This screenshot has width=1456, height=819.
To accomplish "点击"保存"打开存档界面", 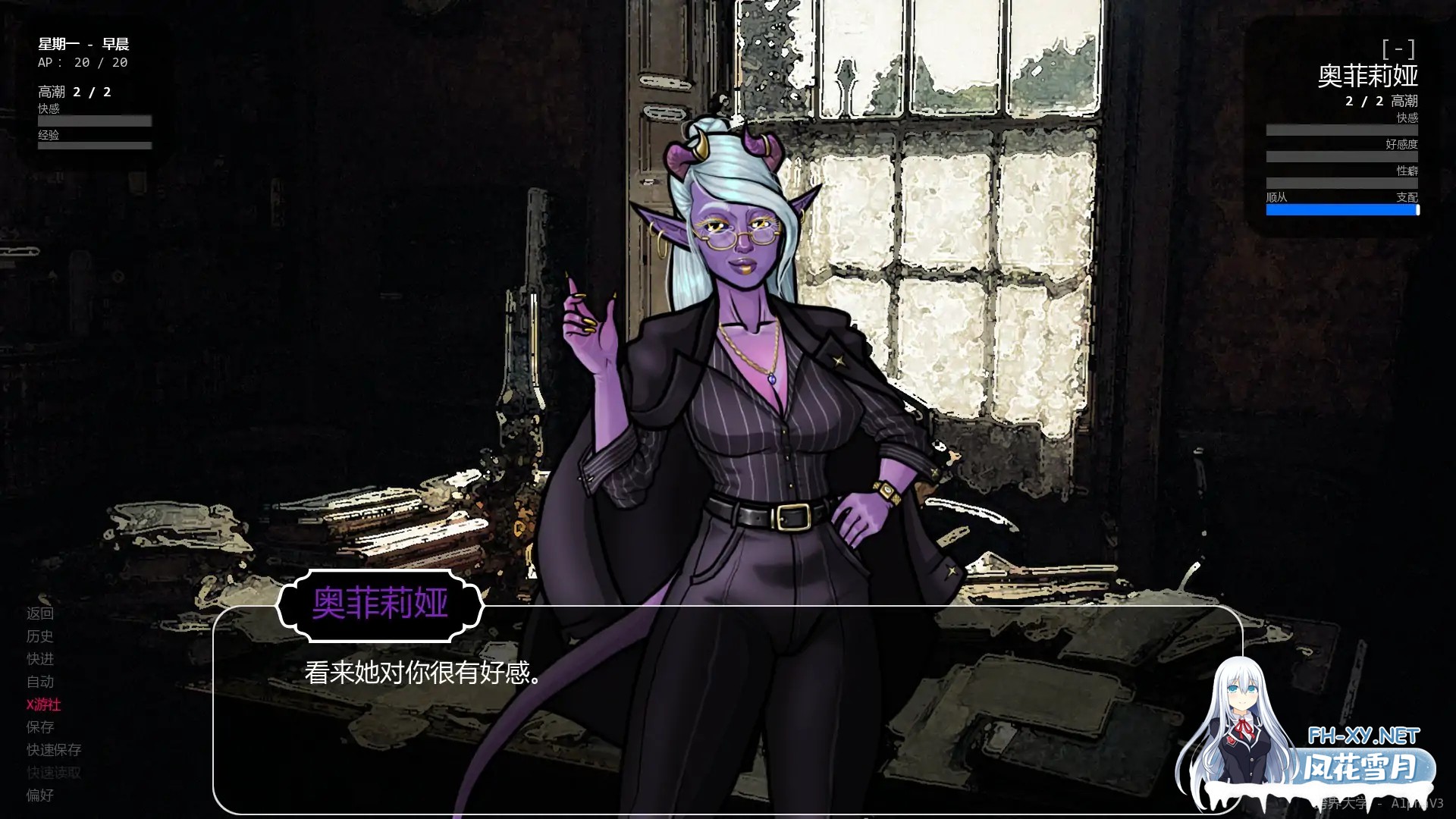I will (42, 727).
